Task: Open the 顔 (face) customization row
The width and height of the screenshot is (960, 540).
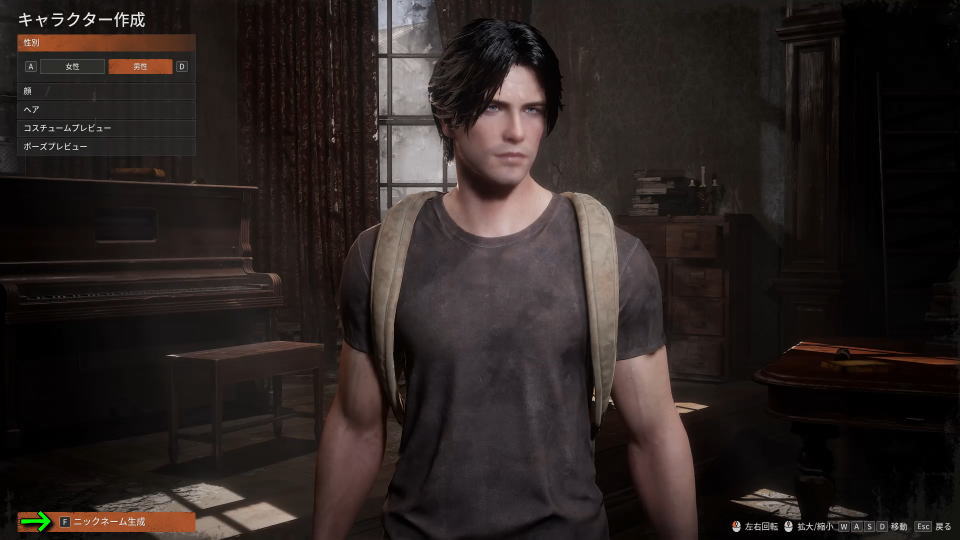Action: [106, 91]
